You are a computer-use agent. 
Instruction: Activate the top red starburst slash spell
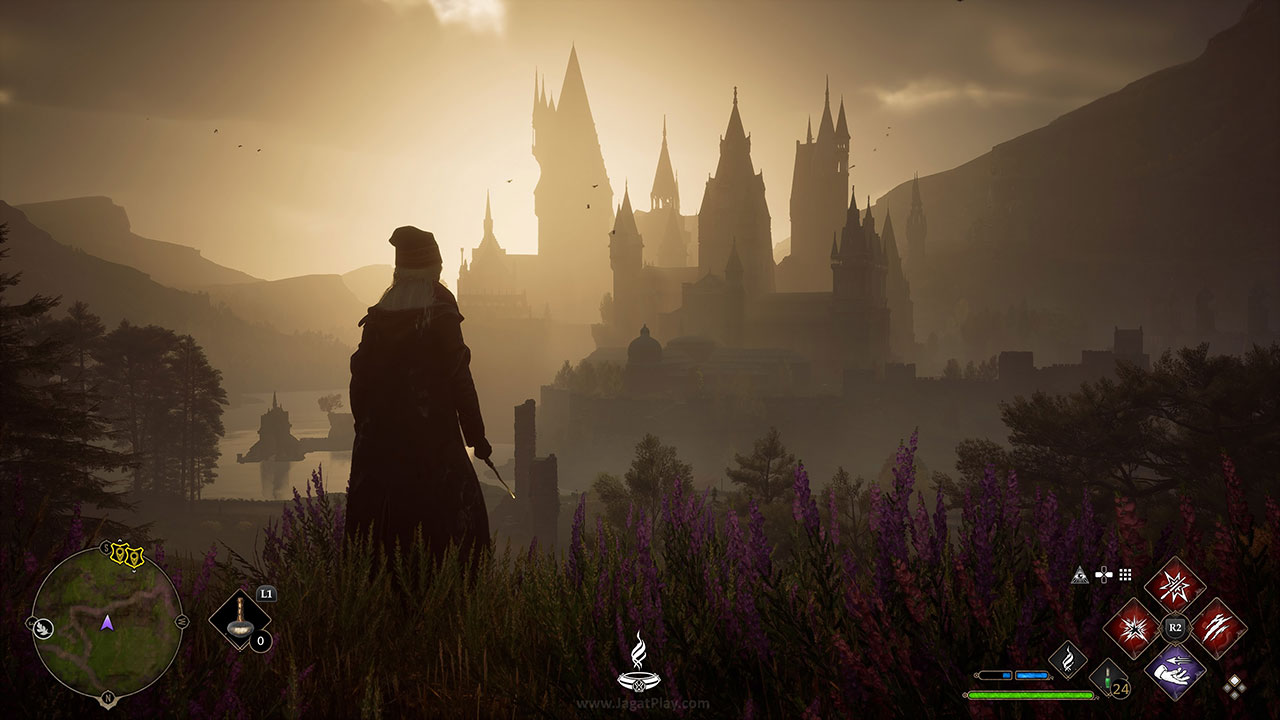(1175, 585)
